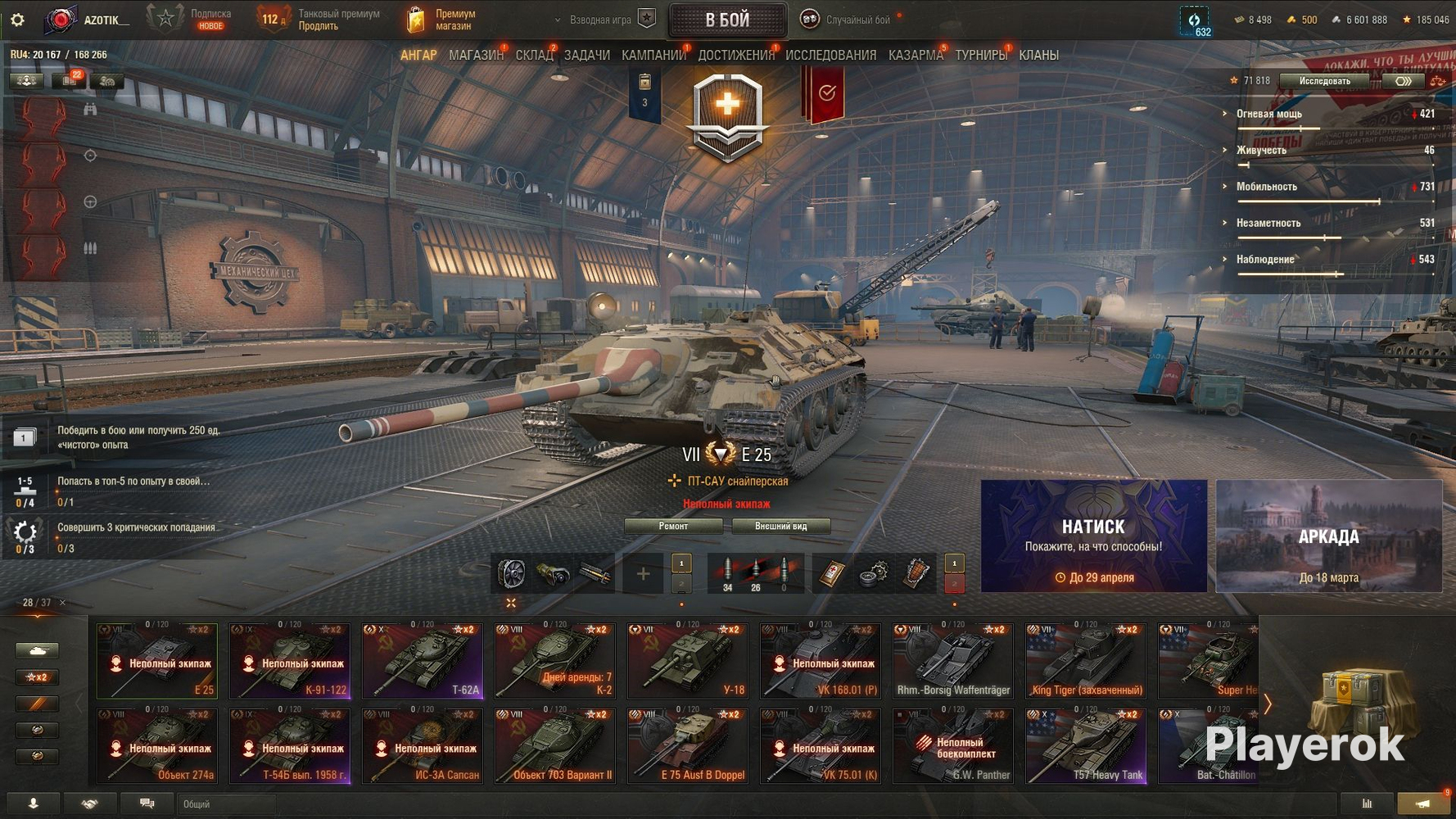Viewport: 1456px width, 819px height.
Task: Click the В БОЙ battle button
Action: (x=727, y=20)
